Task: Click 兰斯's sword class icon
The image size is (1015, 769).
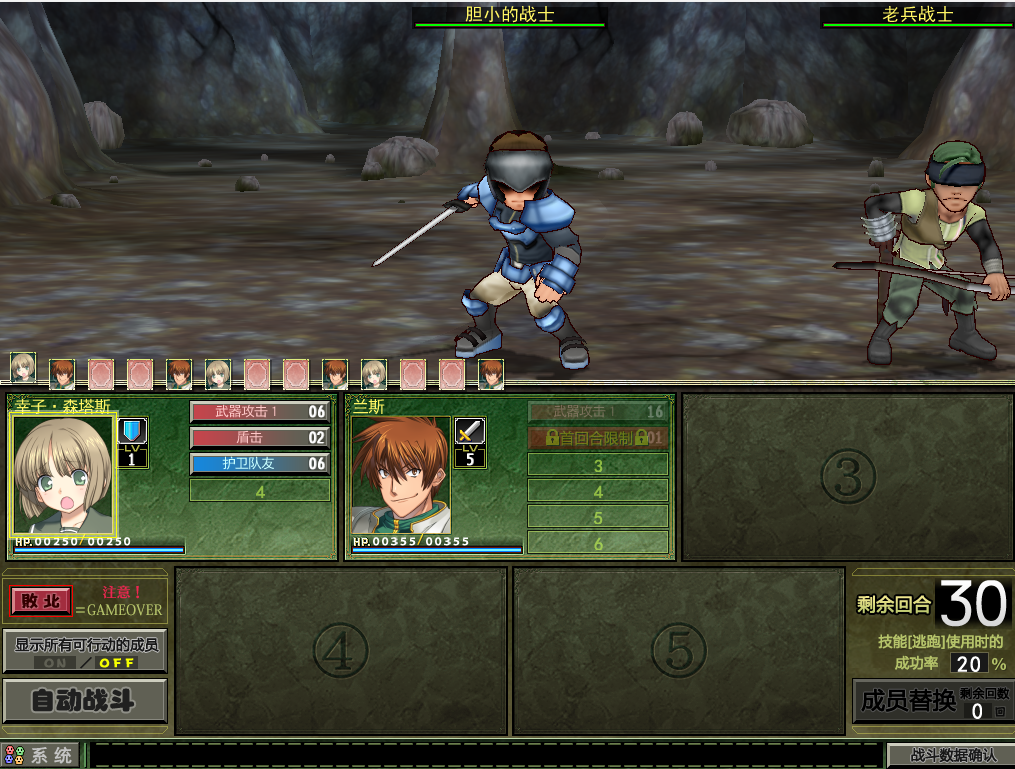Action: [470, 431]
